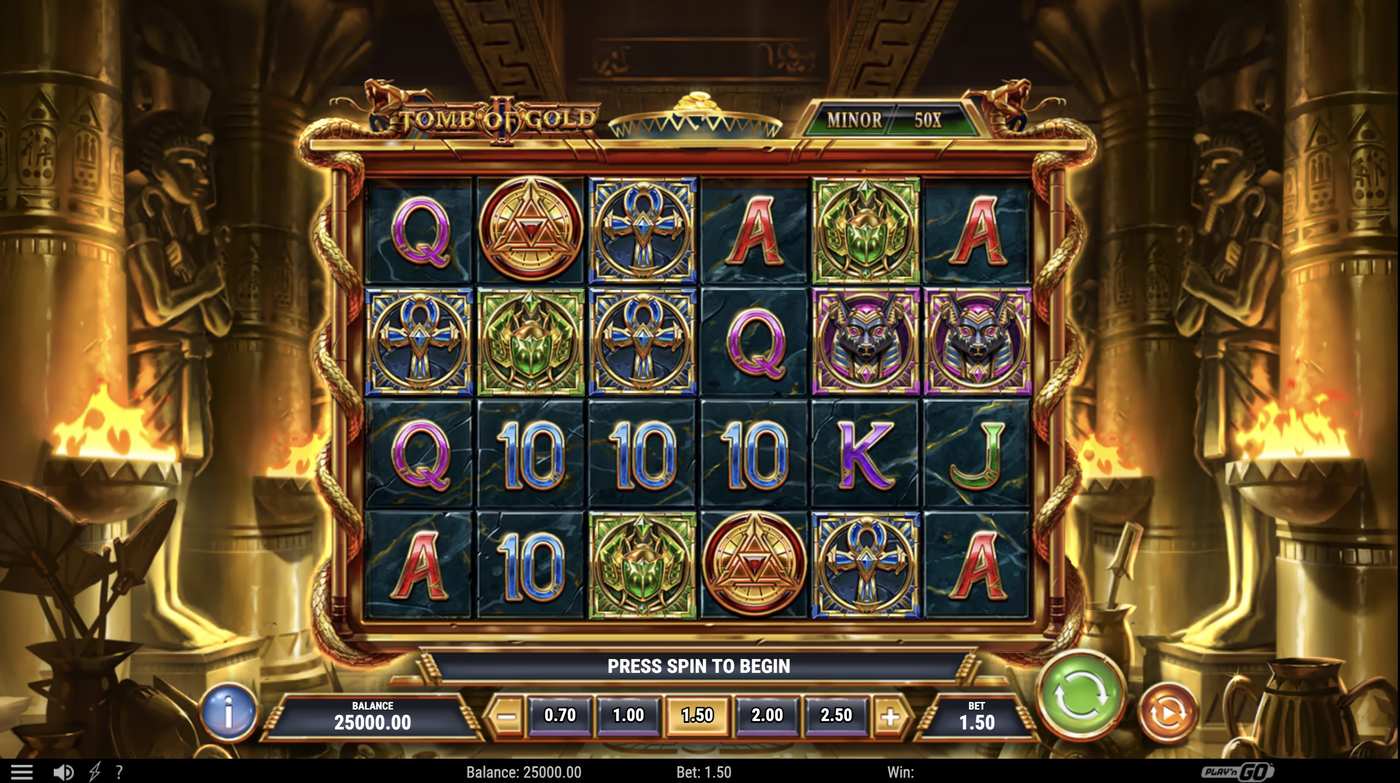Image resolution: width=1400 pixels, height=783 pixels.
Task: Open the Autoplay options
Action: [1168, 712]
